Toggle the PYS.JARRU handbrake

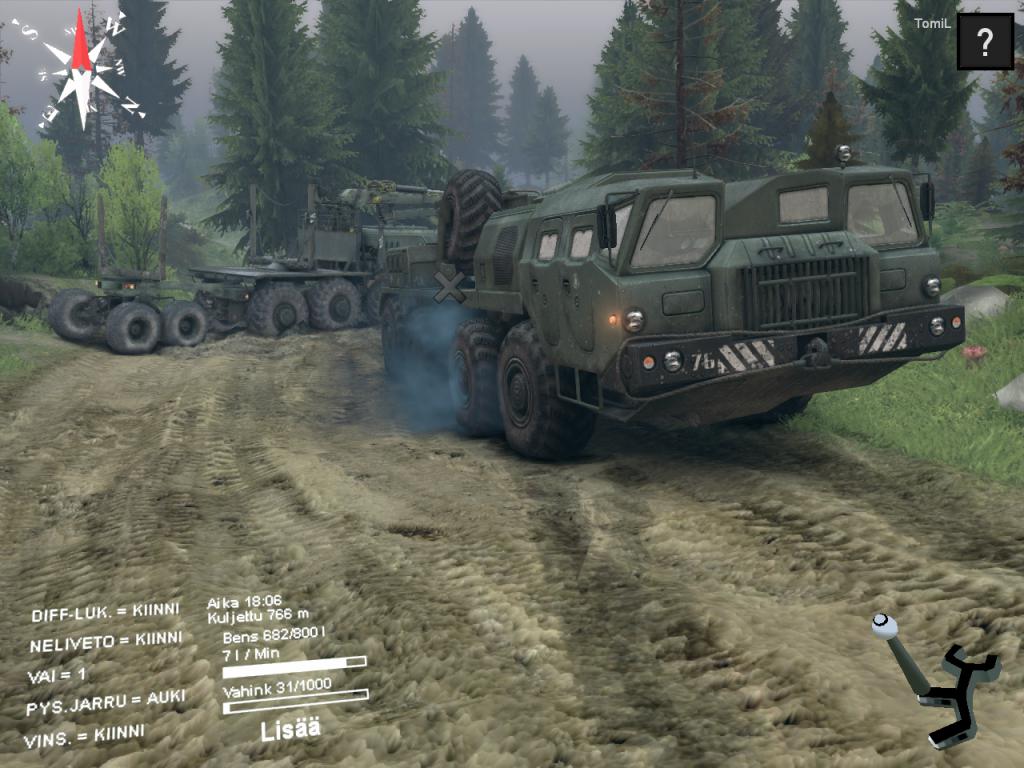[106, 702]
